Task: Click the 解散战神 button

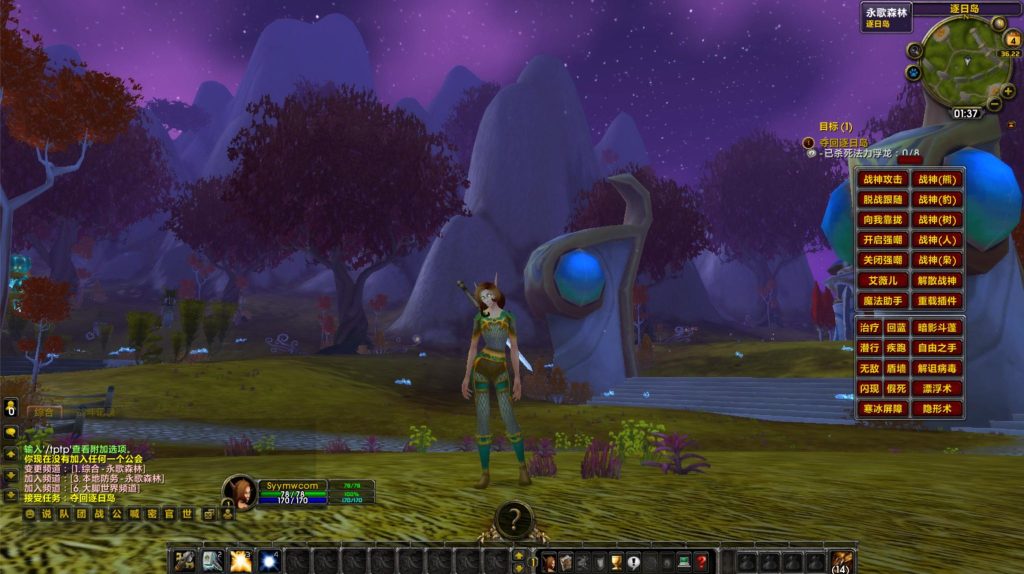Action: point(937,281)
